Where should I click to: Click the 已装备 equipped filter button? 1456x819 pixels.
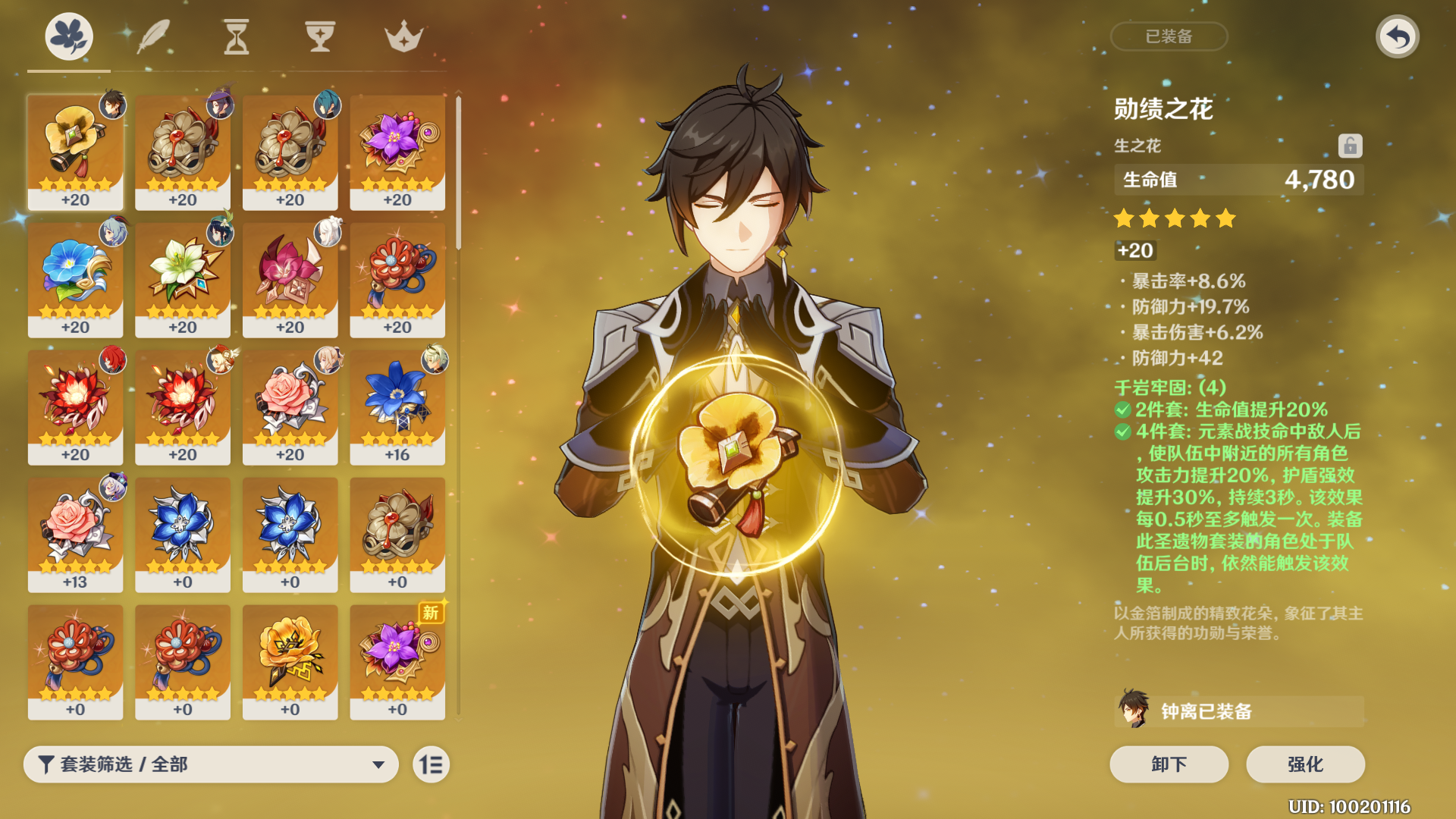point(1169,36)
